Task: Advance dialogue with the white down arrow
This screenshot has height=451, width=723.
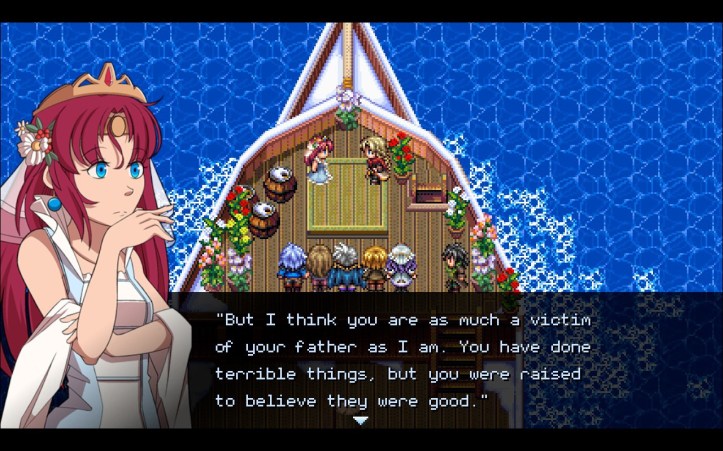Action: pos(361,420)
